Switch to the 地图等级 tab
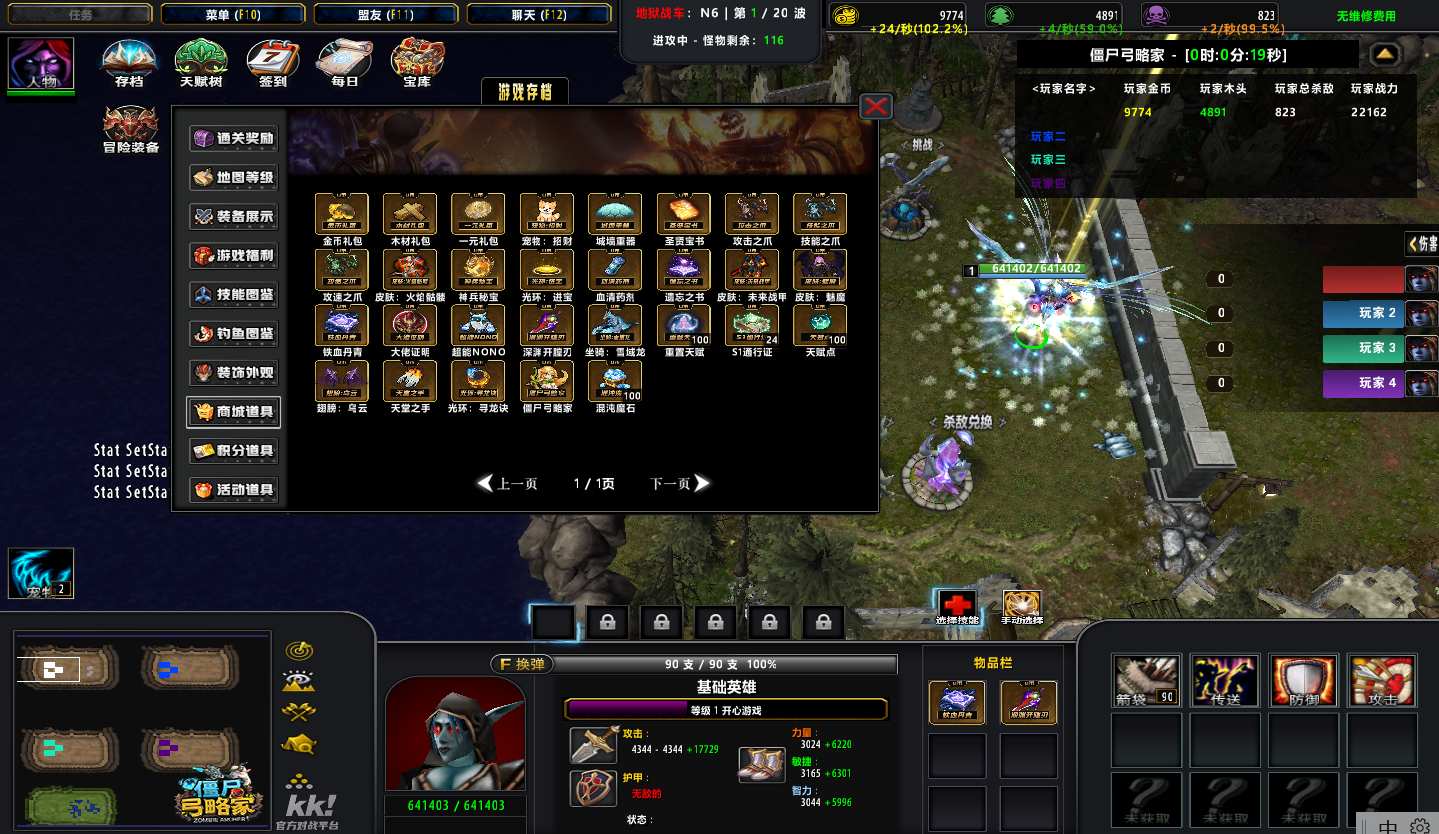This screenshot has height=834, width=1439. click(x=234, y=177)
